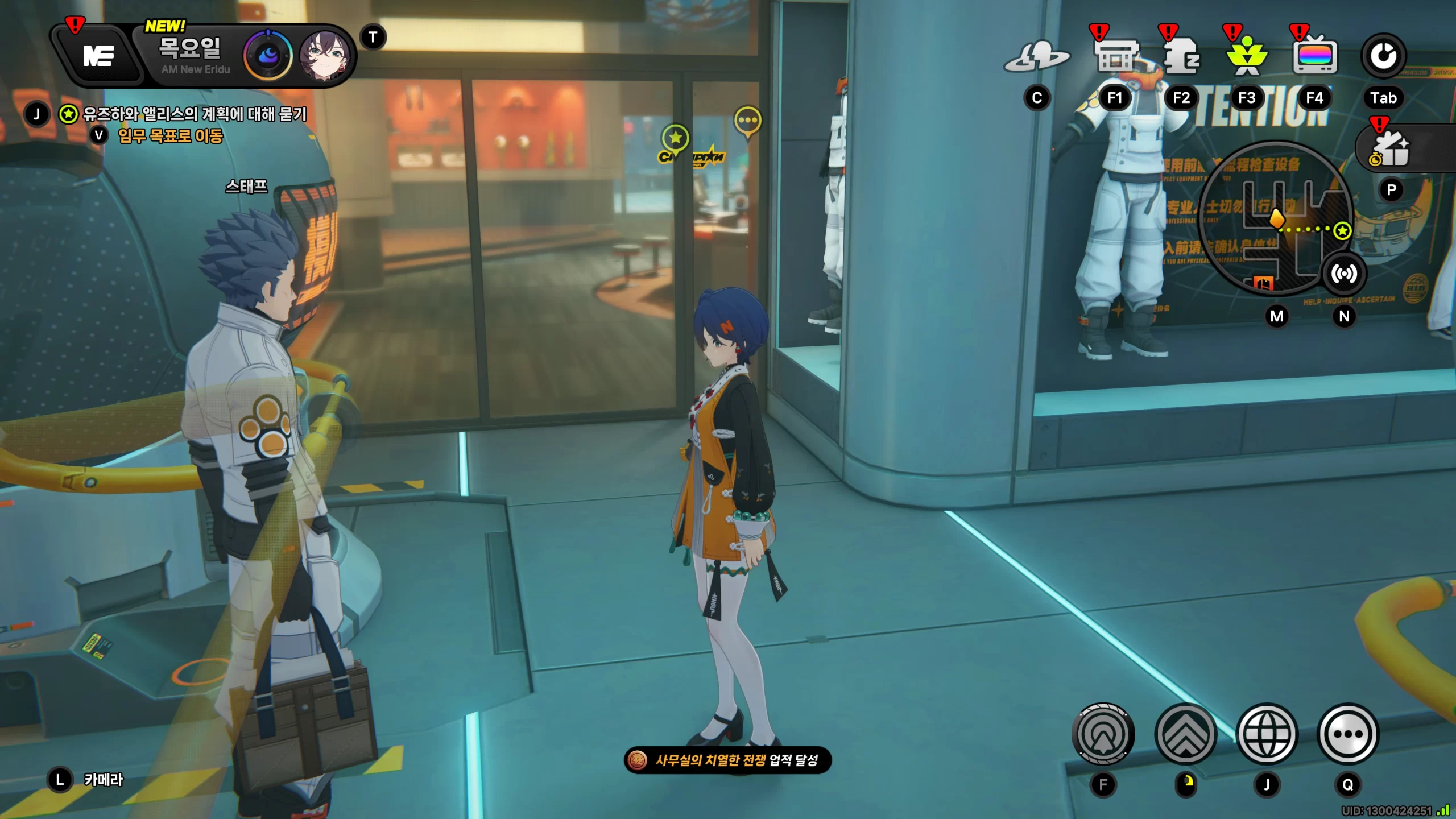
Task: Open the planet and rocket icon
Action: click(x=1037, y=57)
